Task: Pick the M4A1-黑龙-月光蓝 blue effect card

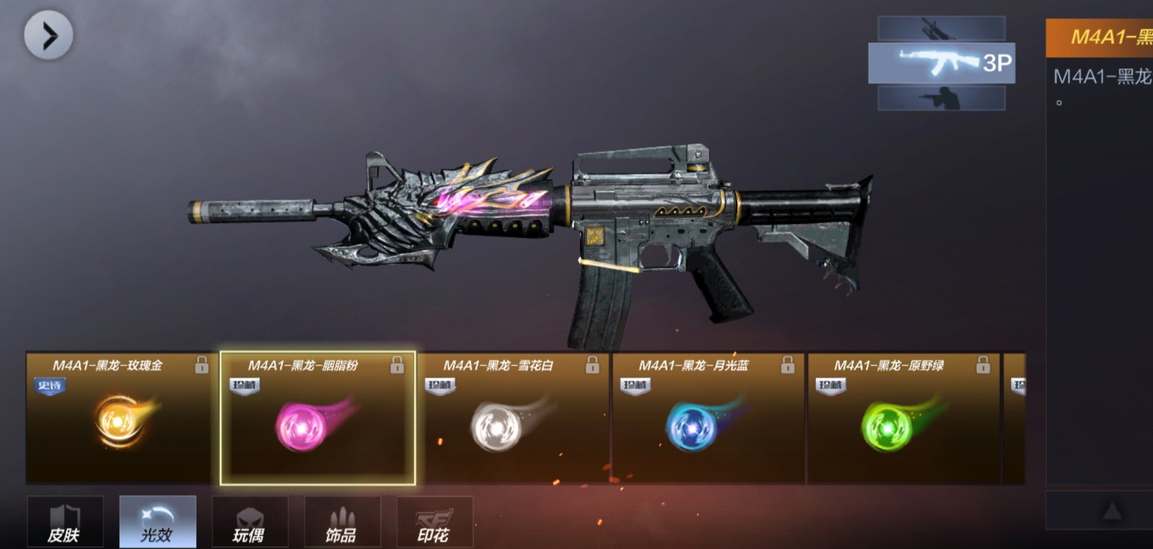Action: tap(707, 418)
